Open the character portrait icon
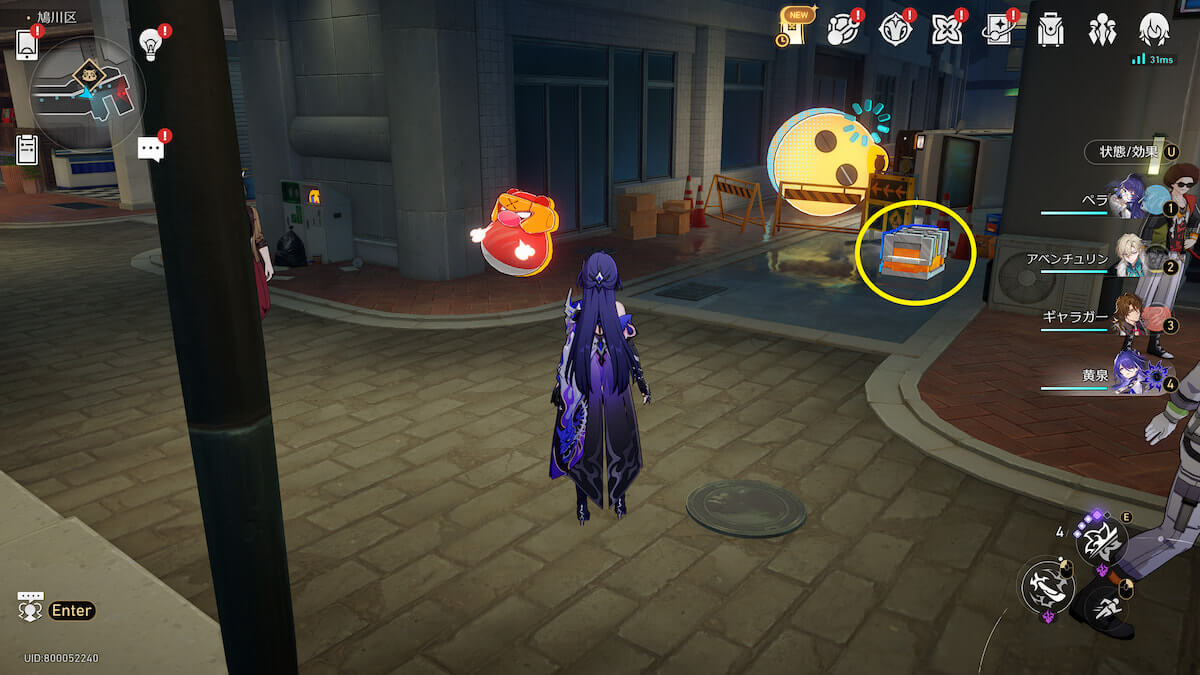Viewport: 1200px width, 675px height. click(1155, 30)
